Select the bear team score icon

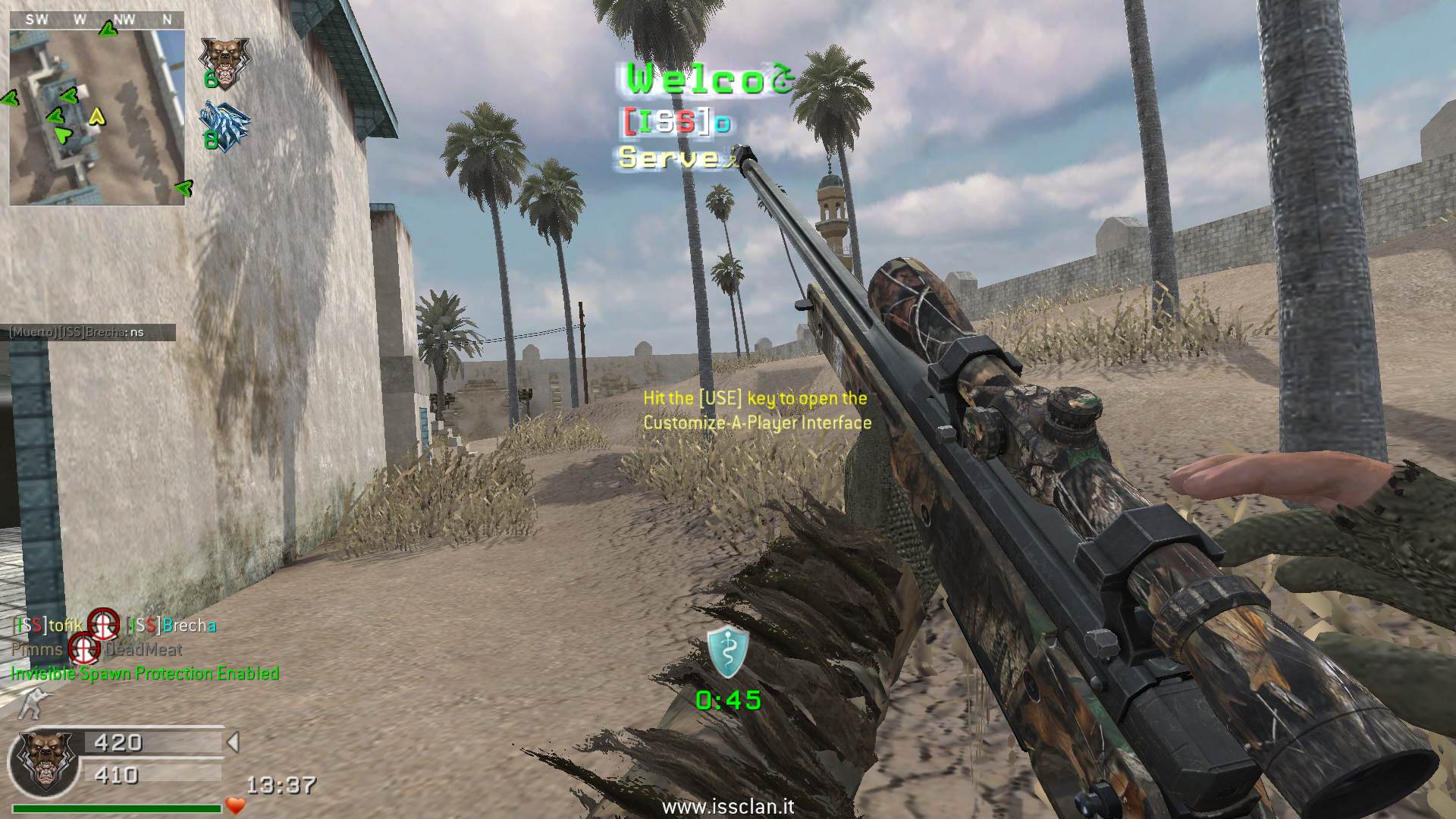coord(224,60)
